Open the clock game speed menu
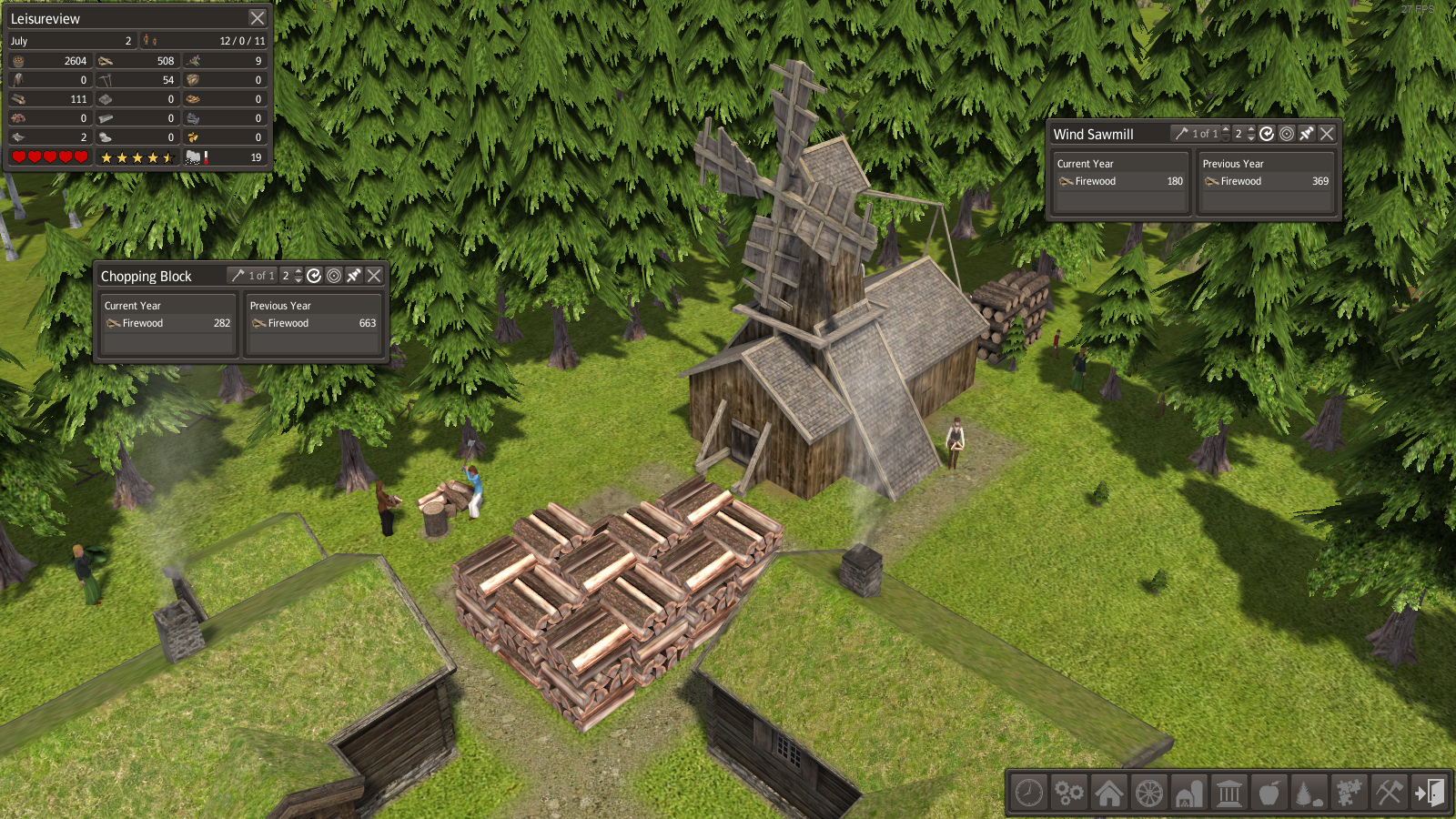This screenshot has width=1456, height=819. coord(1029,793)
